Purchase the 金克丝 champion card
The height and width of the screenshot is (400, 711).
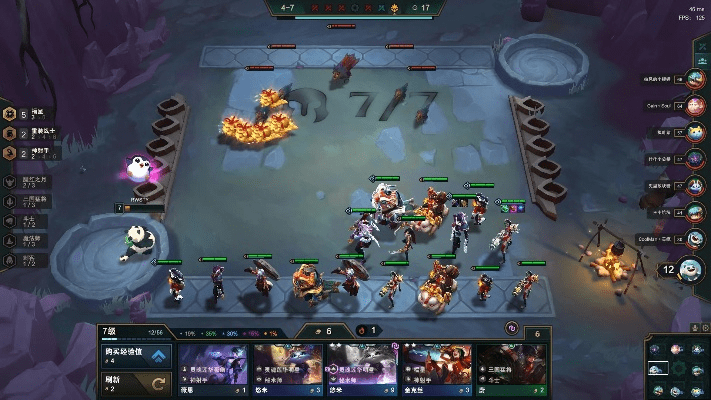tap(435, 369)
